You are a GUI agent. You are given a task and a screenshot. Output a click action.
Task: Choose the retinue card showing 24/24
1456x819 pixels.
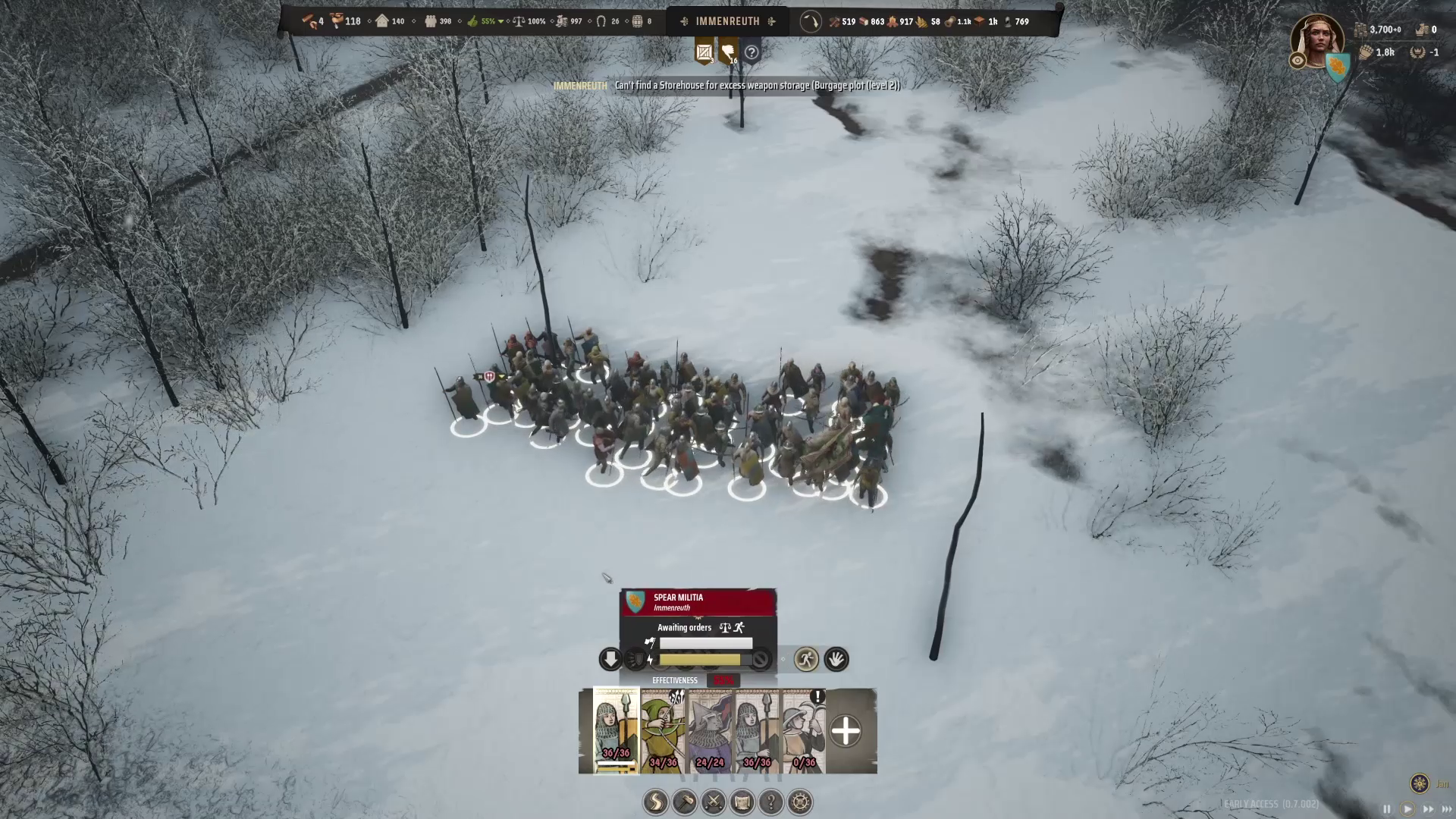coord(710,730)
